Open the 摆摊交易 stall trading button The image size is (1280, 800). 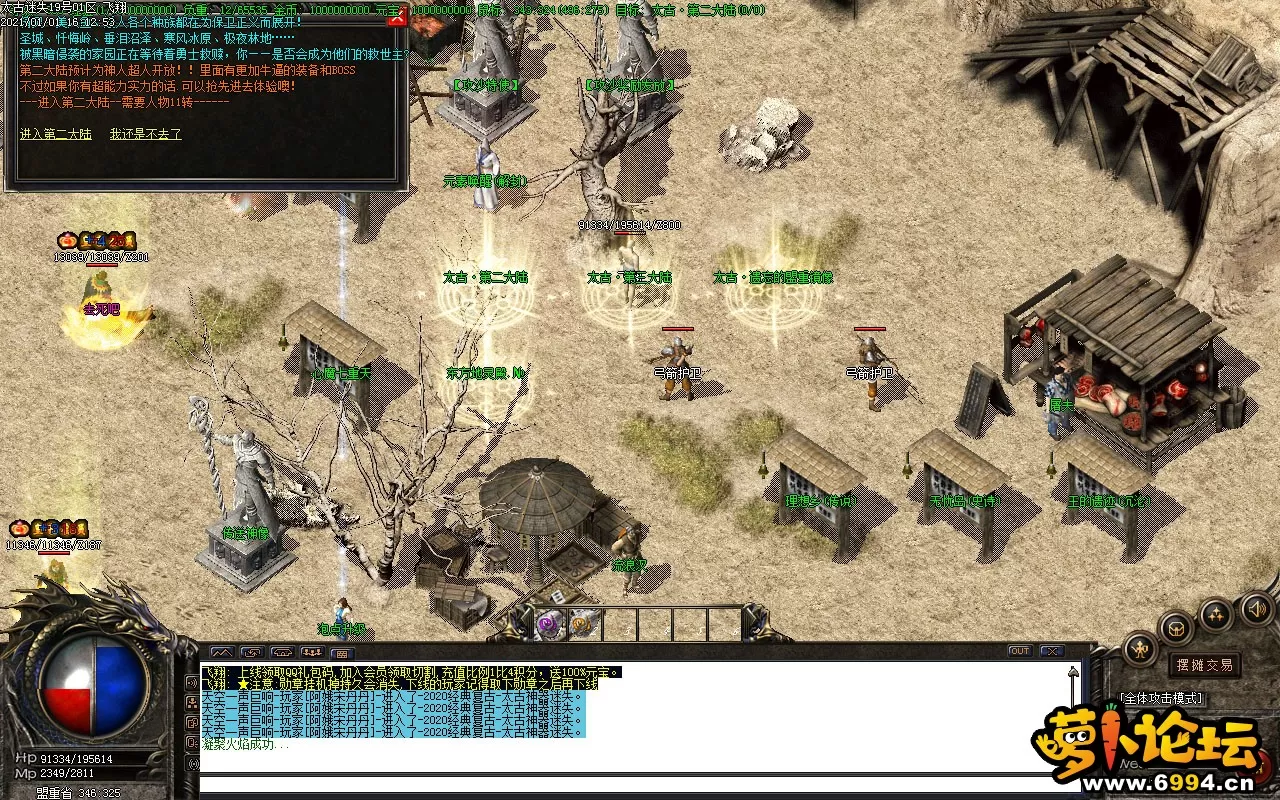tap(1205, 665)
